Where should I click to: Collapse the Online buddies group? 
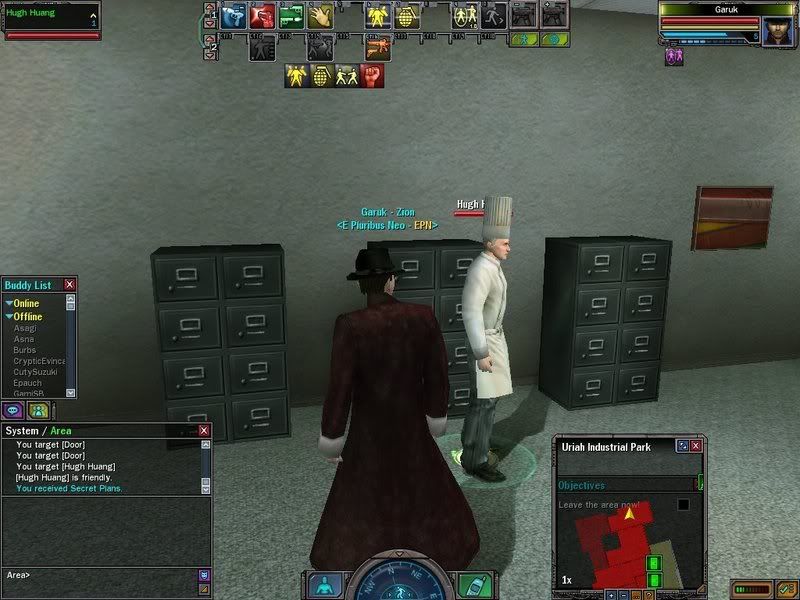point(9,303)
